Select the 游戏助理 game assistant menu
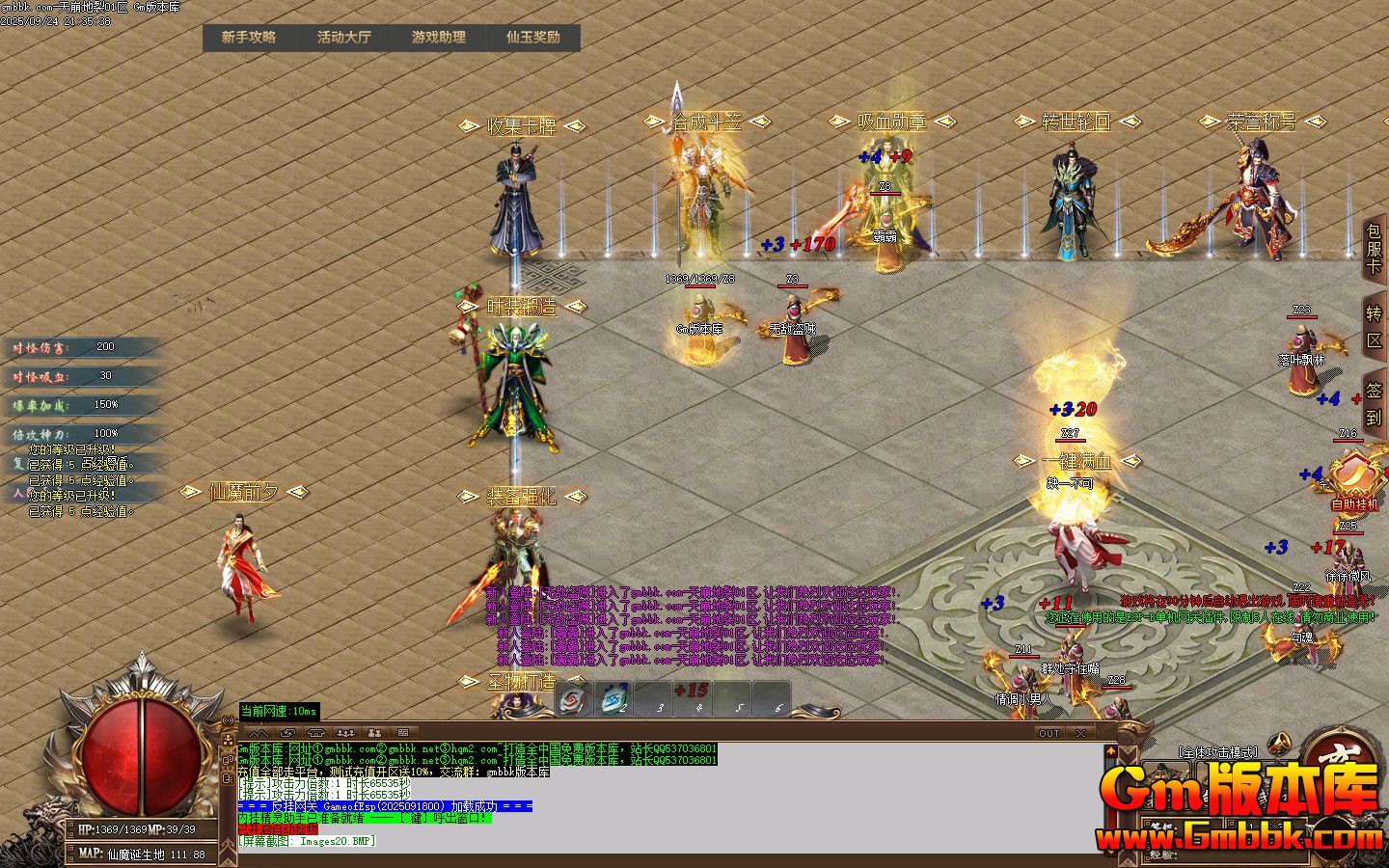Screen dimensions: 1389x868 (438, 38)
